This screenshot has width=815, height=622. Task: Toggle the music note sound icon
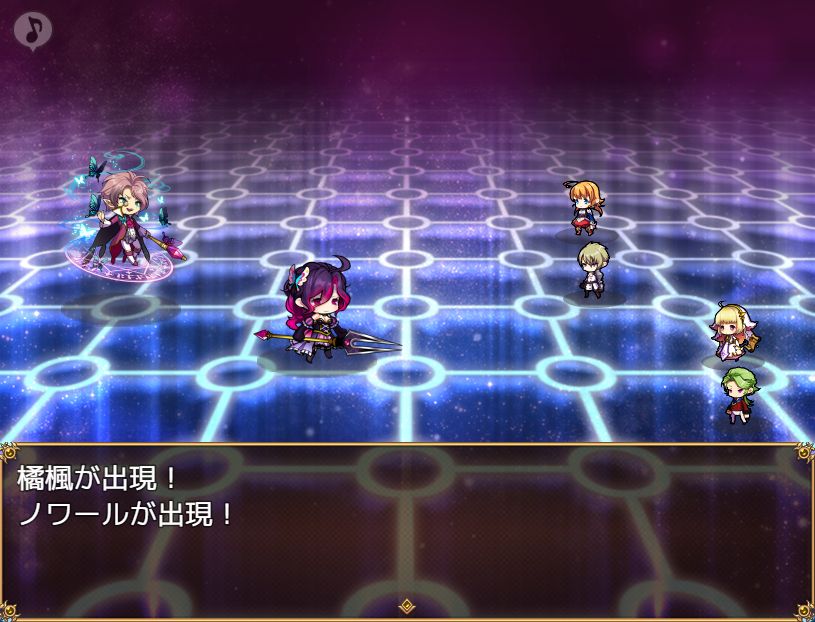(33, 30)
